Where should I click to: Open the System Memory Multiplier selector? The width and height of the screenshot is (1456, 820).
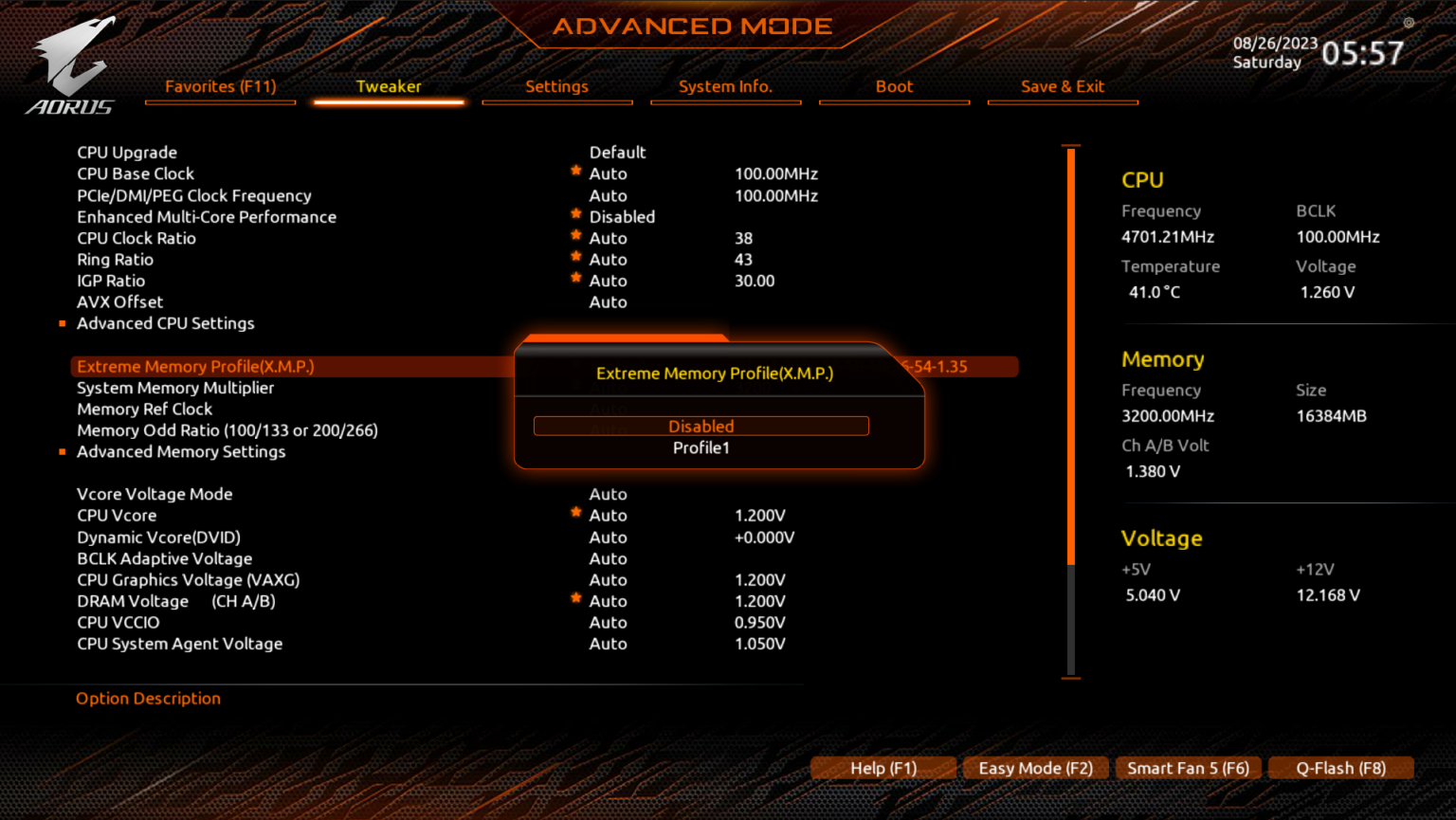pos(175,388)
